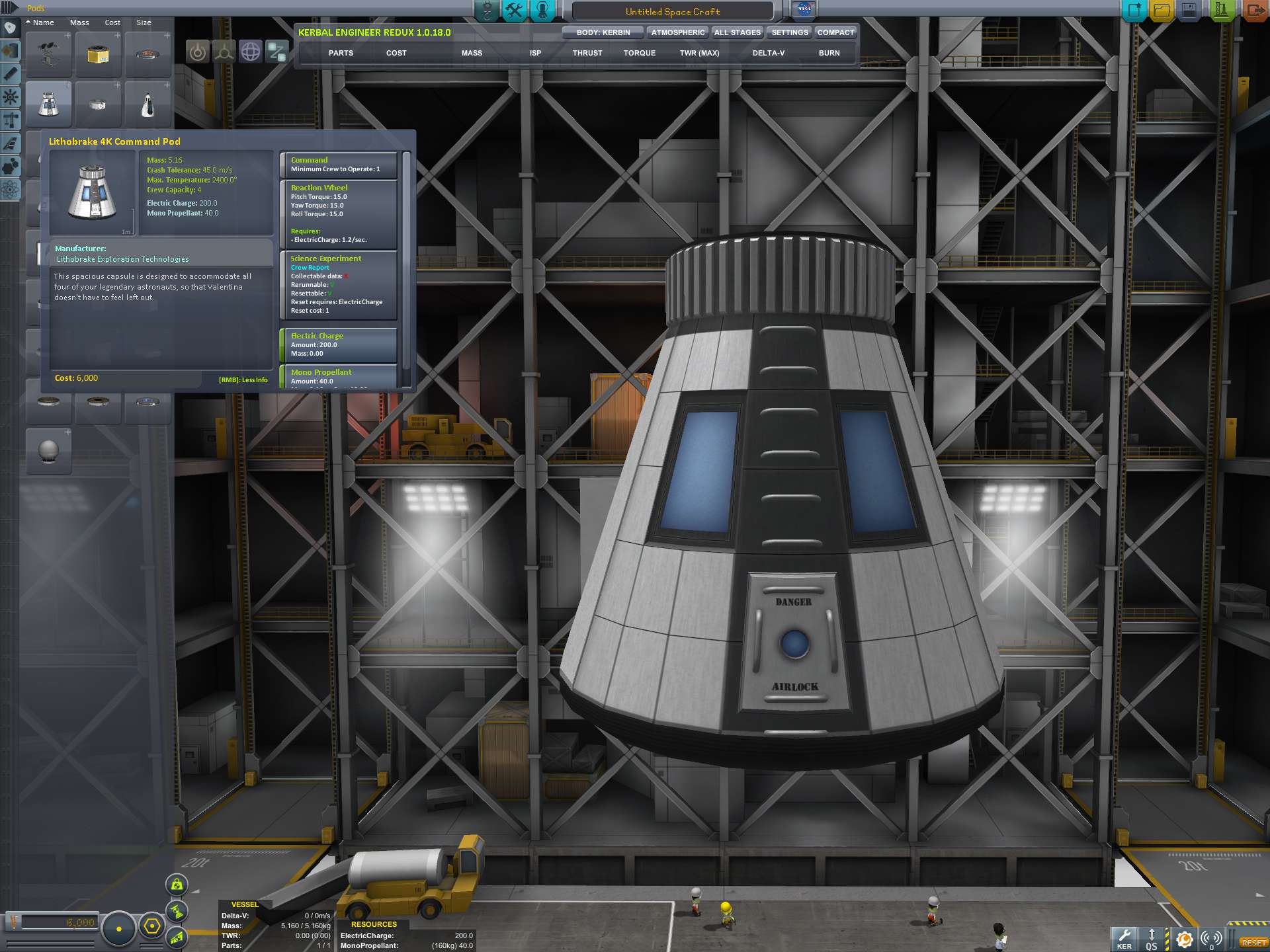Switch Kerbal Engineer to COMPACT view

coord(835,32)
